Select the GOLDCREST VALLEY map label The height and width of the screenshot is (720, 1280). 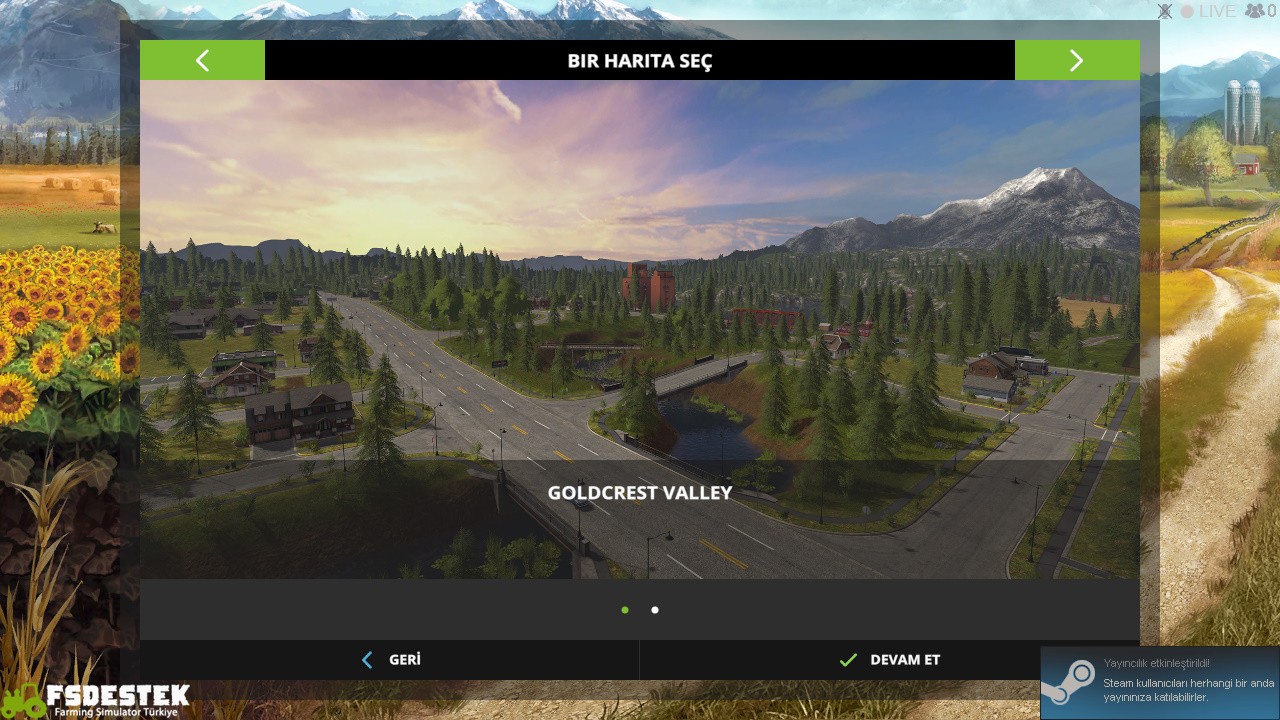(640, 492)
